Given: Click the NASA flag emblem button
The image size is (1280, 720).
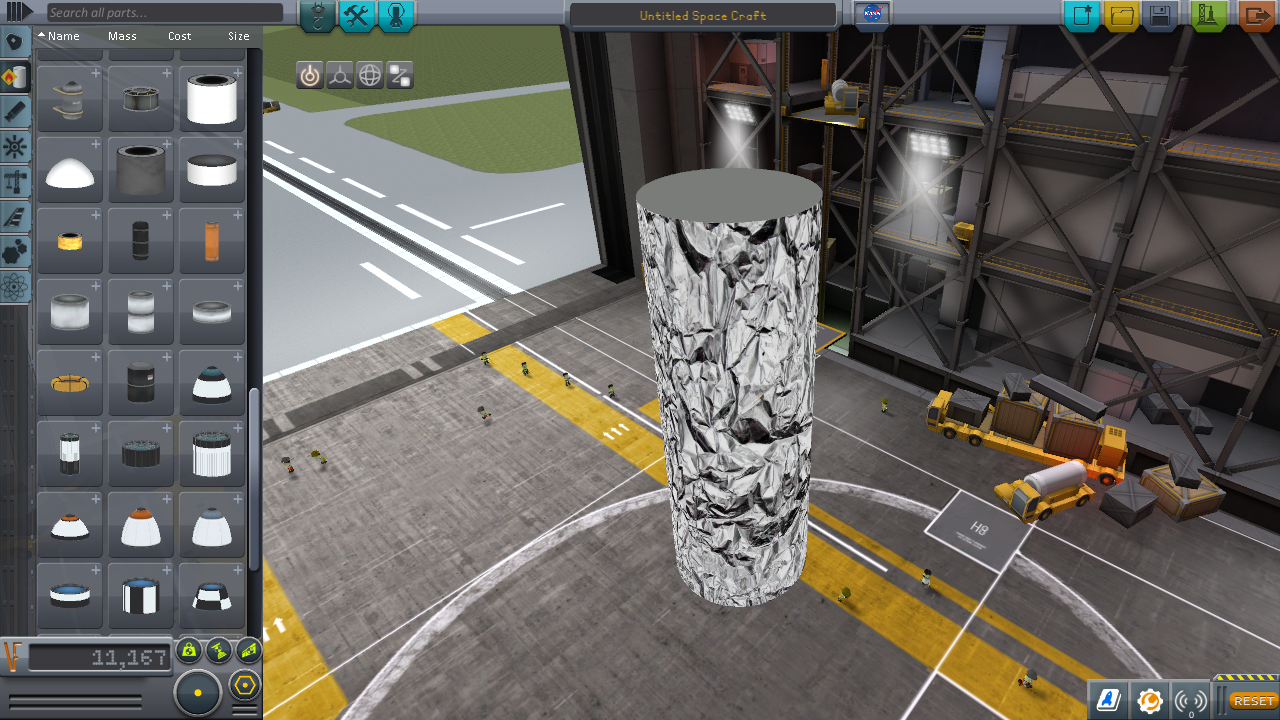Looking at the screenshot, I should (x=872, y=15).
